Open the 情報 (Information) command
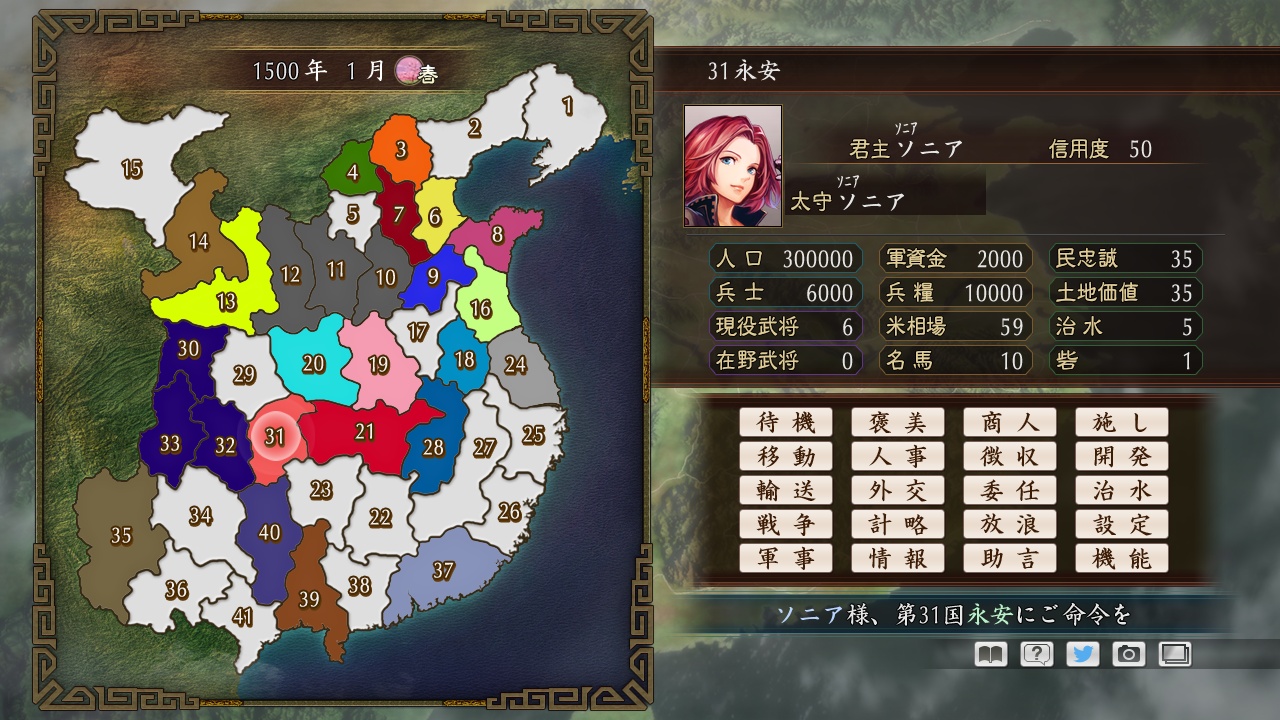 pyautogui.click(x=898, y=558)
